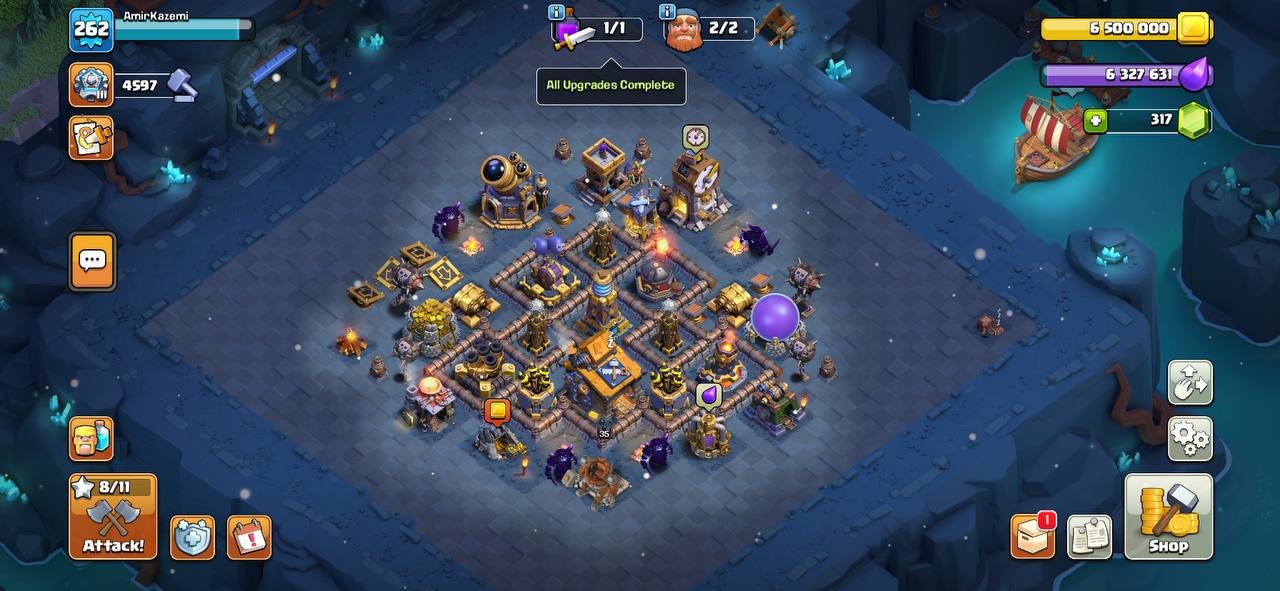The height and width of the screenshot is (591, 1280).
Task: Open the orange scroll quest icon
Action: pos(91,138)
